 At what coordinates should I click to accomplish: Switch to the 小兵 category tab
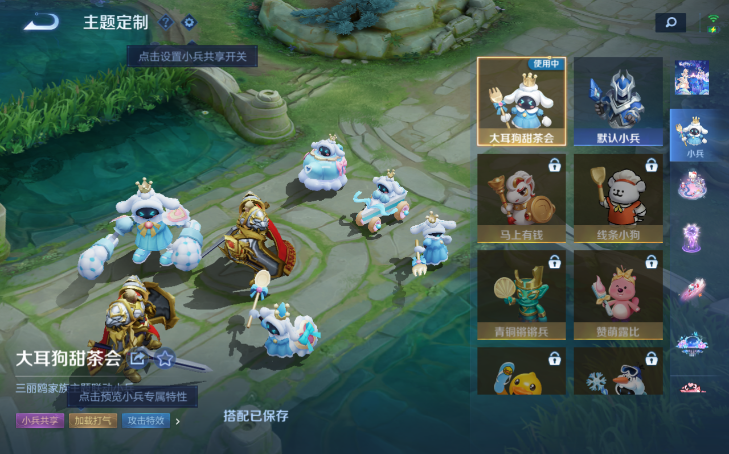(x=694, y=135)
